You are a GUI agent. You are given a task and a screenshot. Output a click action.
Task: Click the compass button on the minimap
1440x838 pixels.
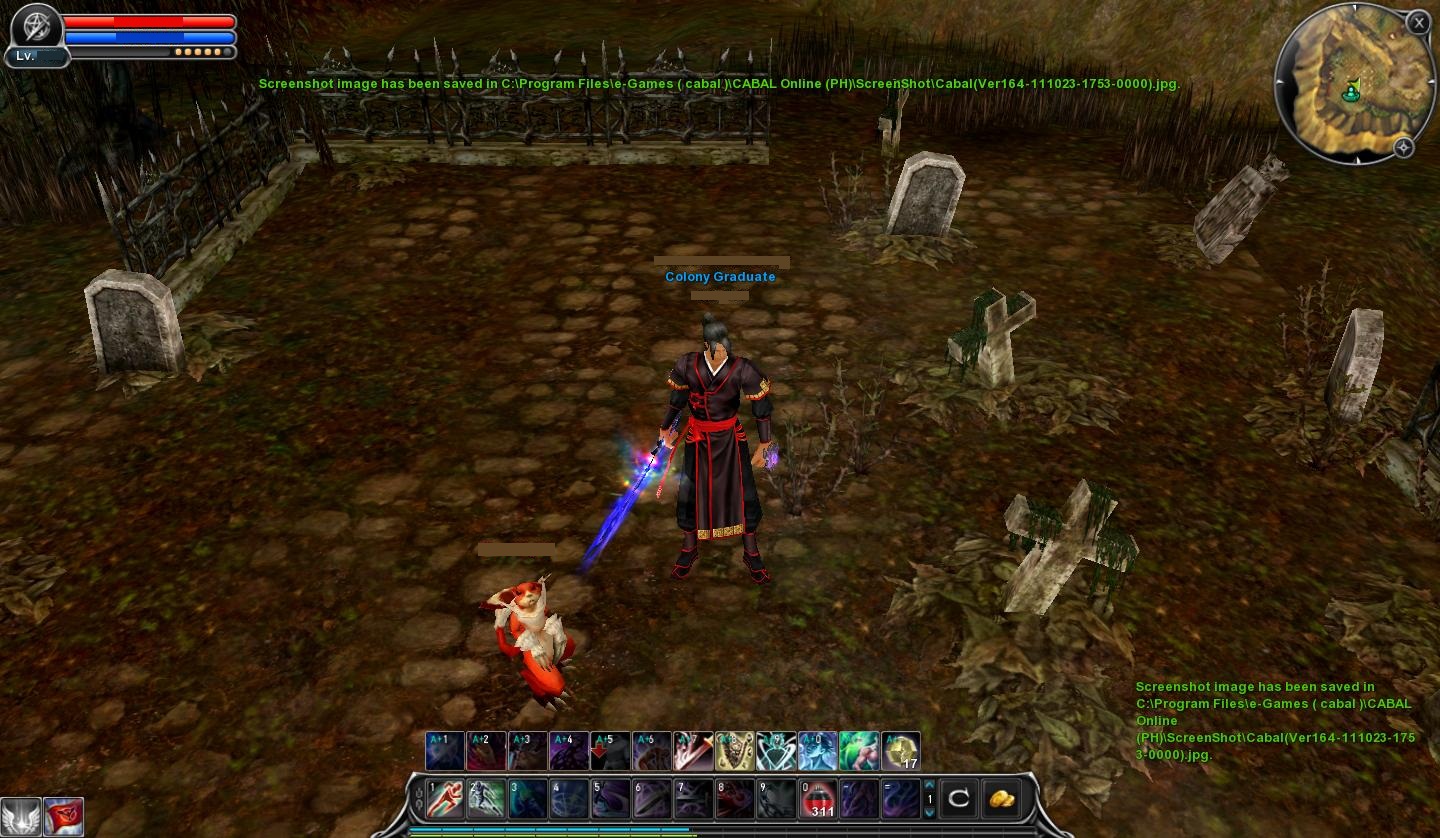1403,148
